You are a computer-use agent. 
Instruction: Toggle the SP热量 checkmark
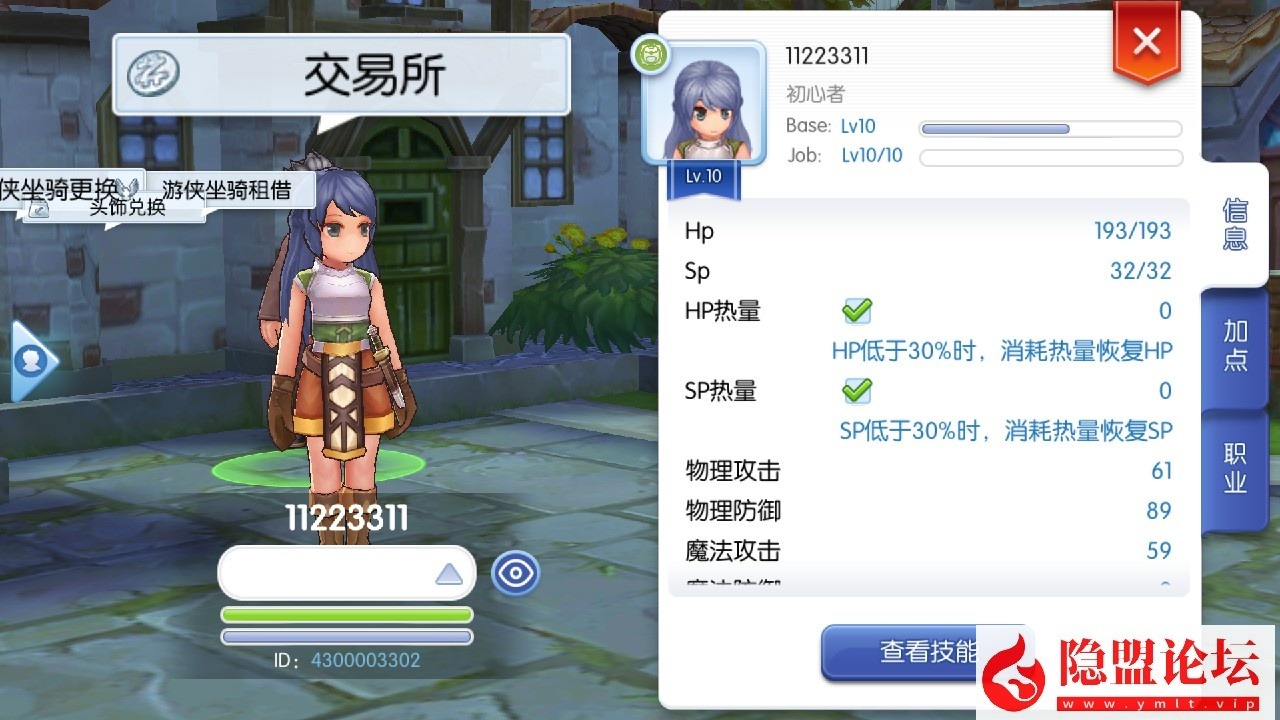857,391
